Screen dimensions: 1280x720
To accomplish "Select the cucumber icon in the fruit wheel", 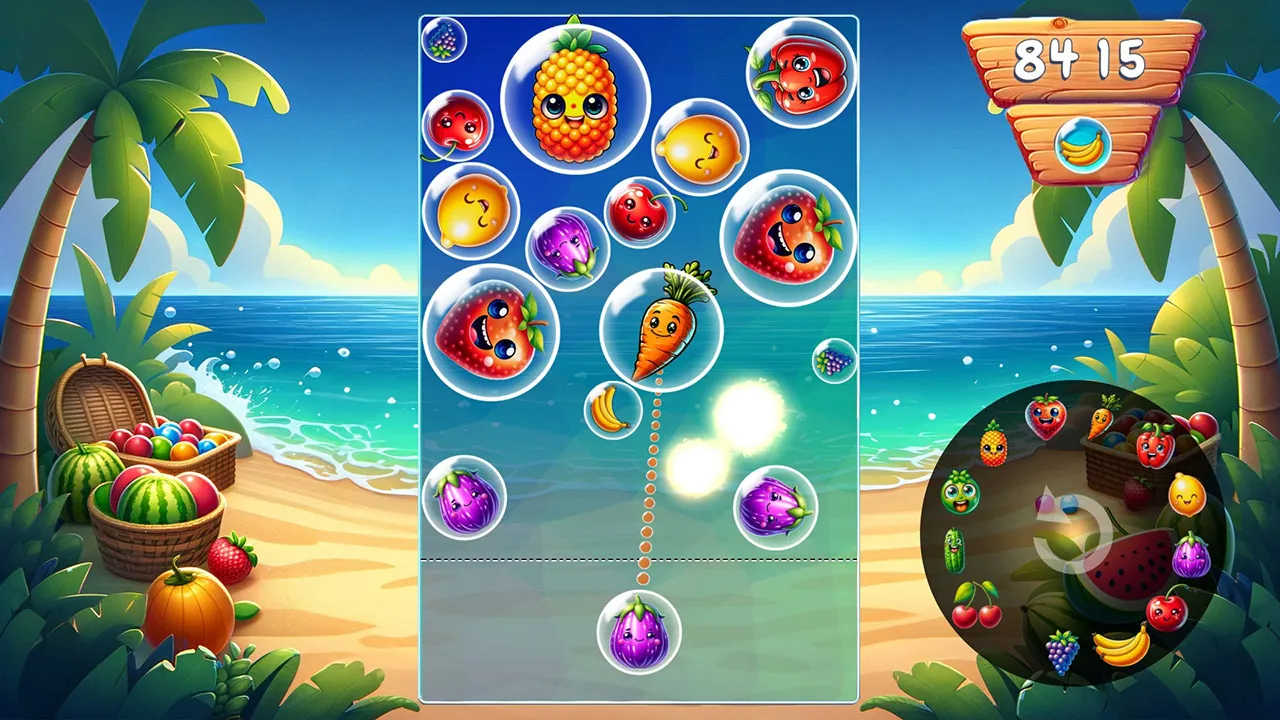I will point(954,549).
